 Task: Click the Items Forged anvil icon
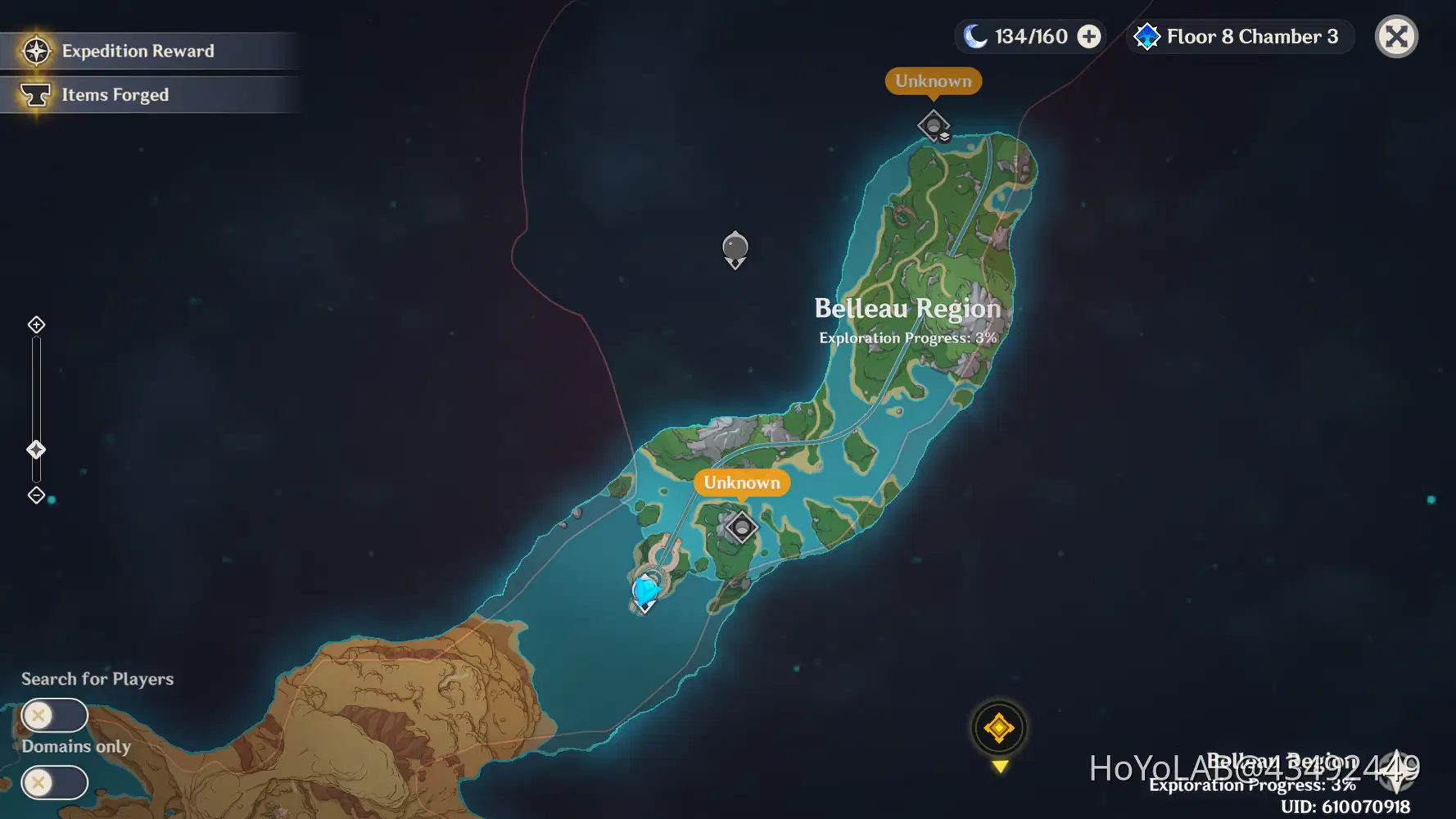[34, 94]
